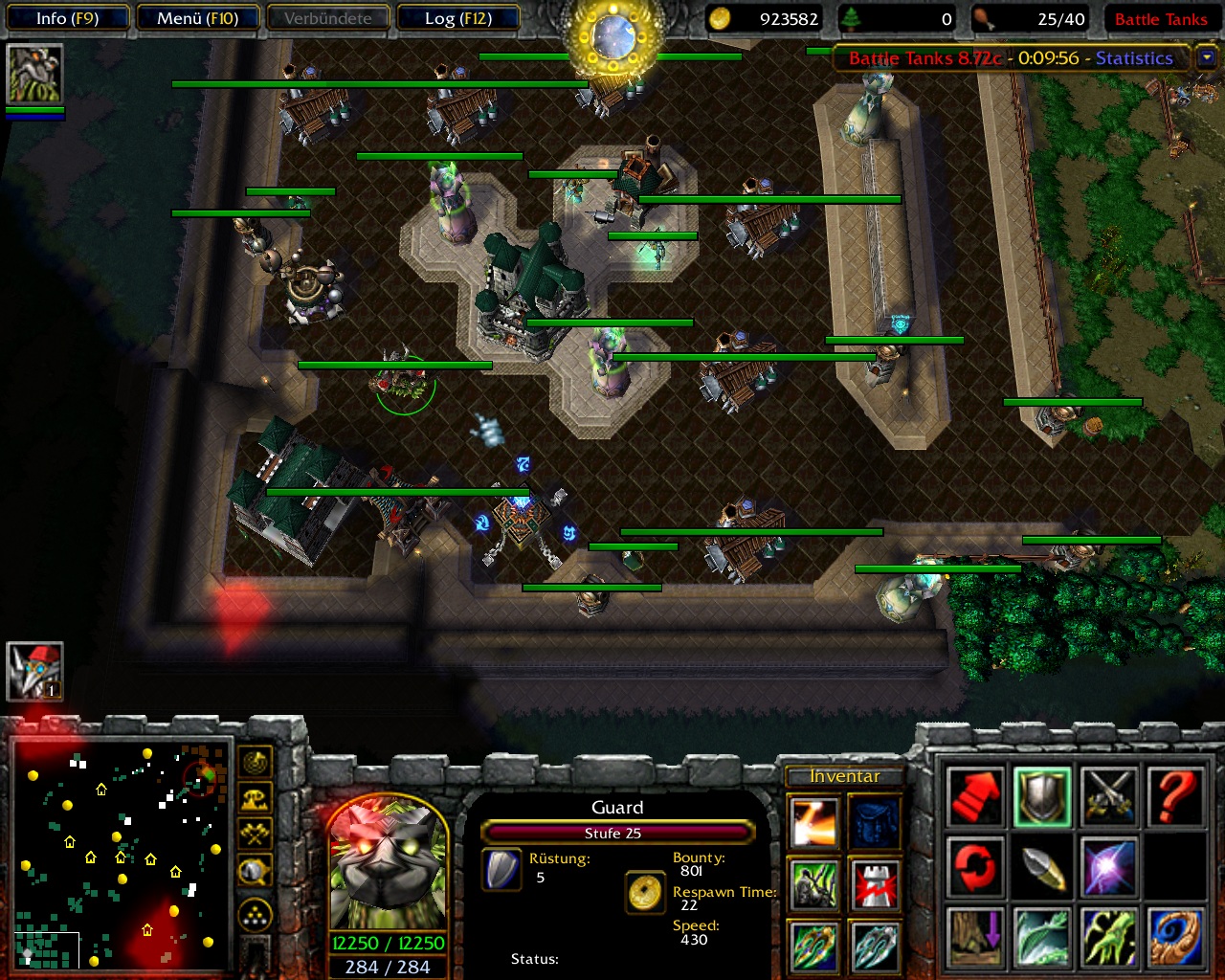Click the Battle Tanks button at top right

[x=1161, y=19]
